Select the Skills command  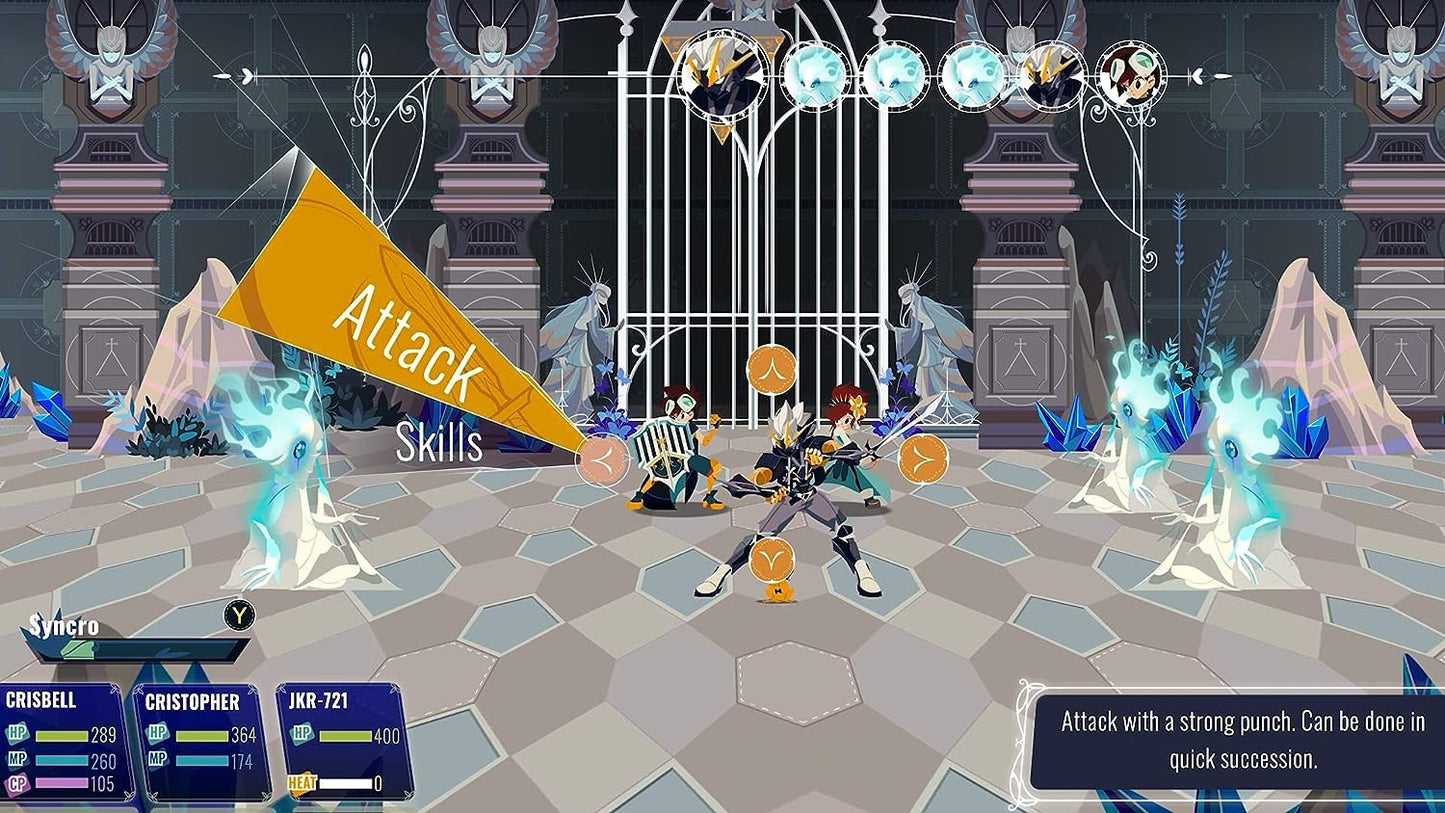(439, 443)
